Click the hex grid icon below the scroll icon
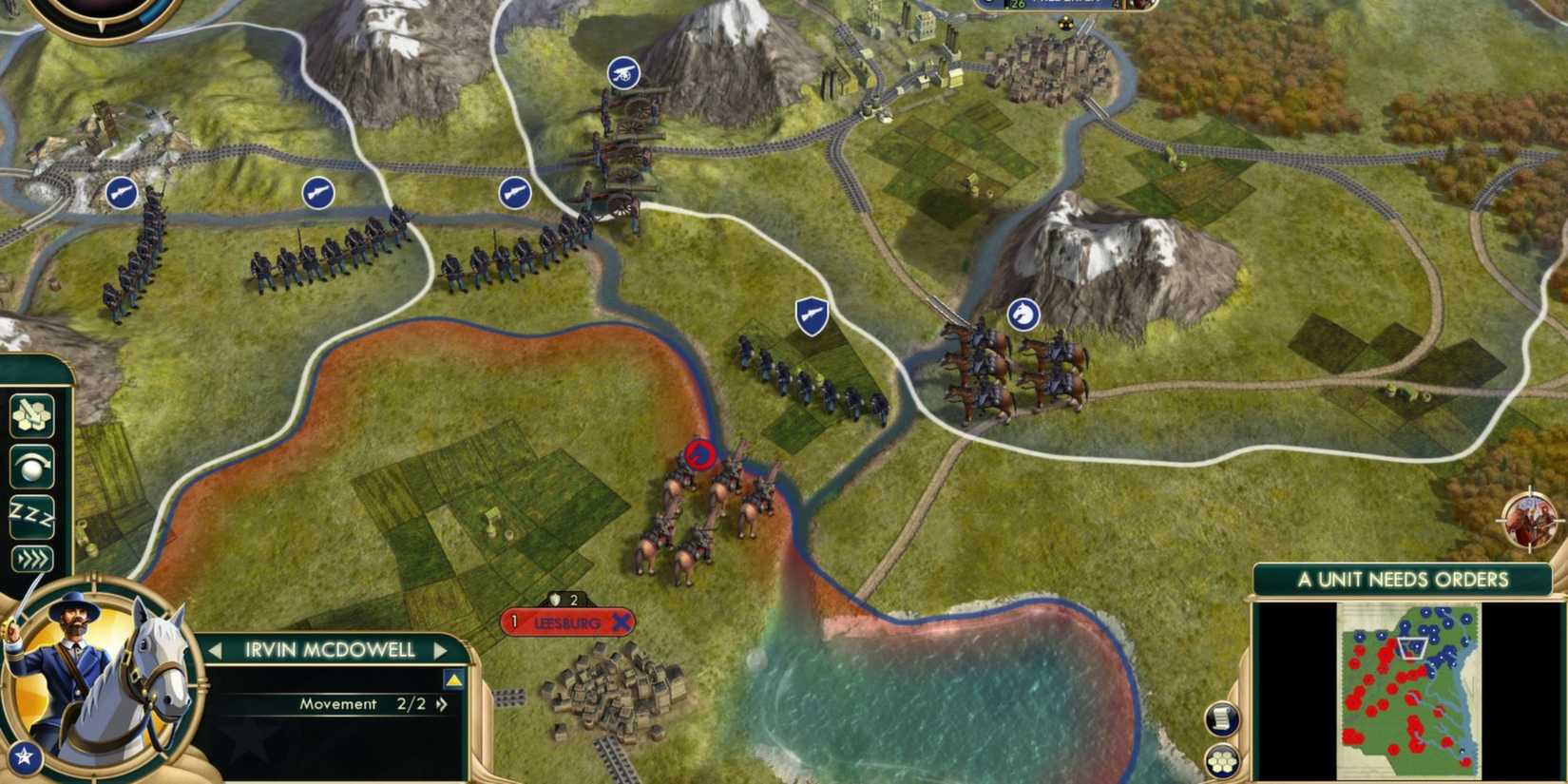This screenshot has height=784, width=1568. point(1224,760)
